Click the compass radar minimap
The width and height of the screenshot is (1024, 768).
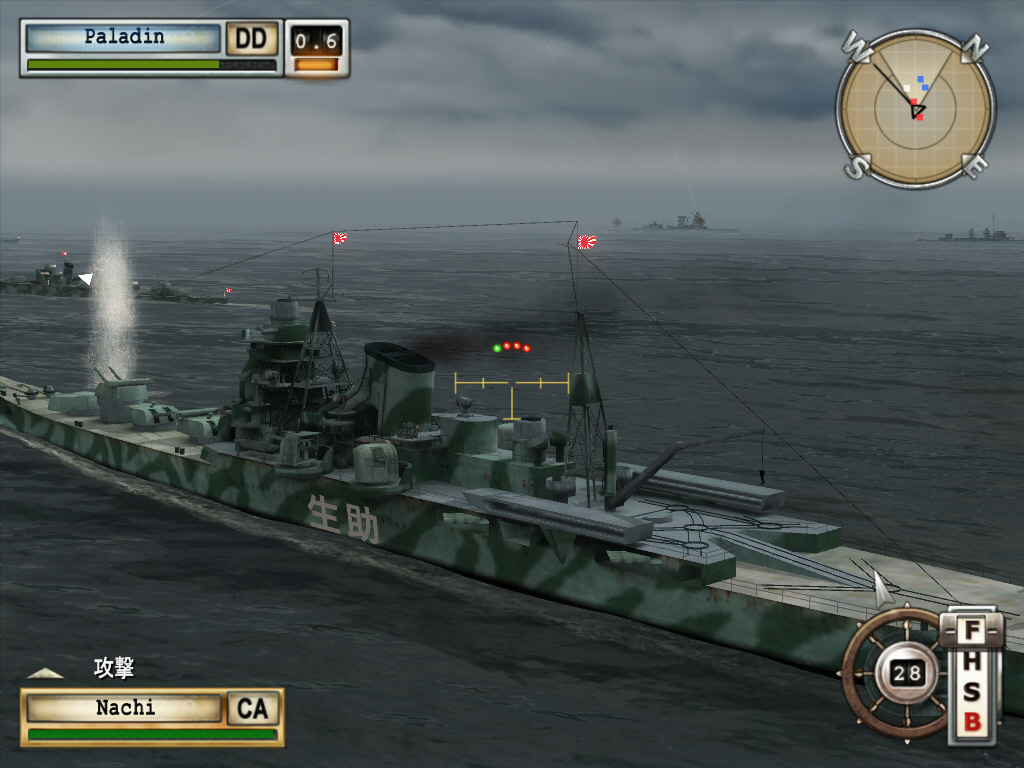pos(916,108)
